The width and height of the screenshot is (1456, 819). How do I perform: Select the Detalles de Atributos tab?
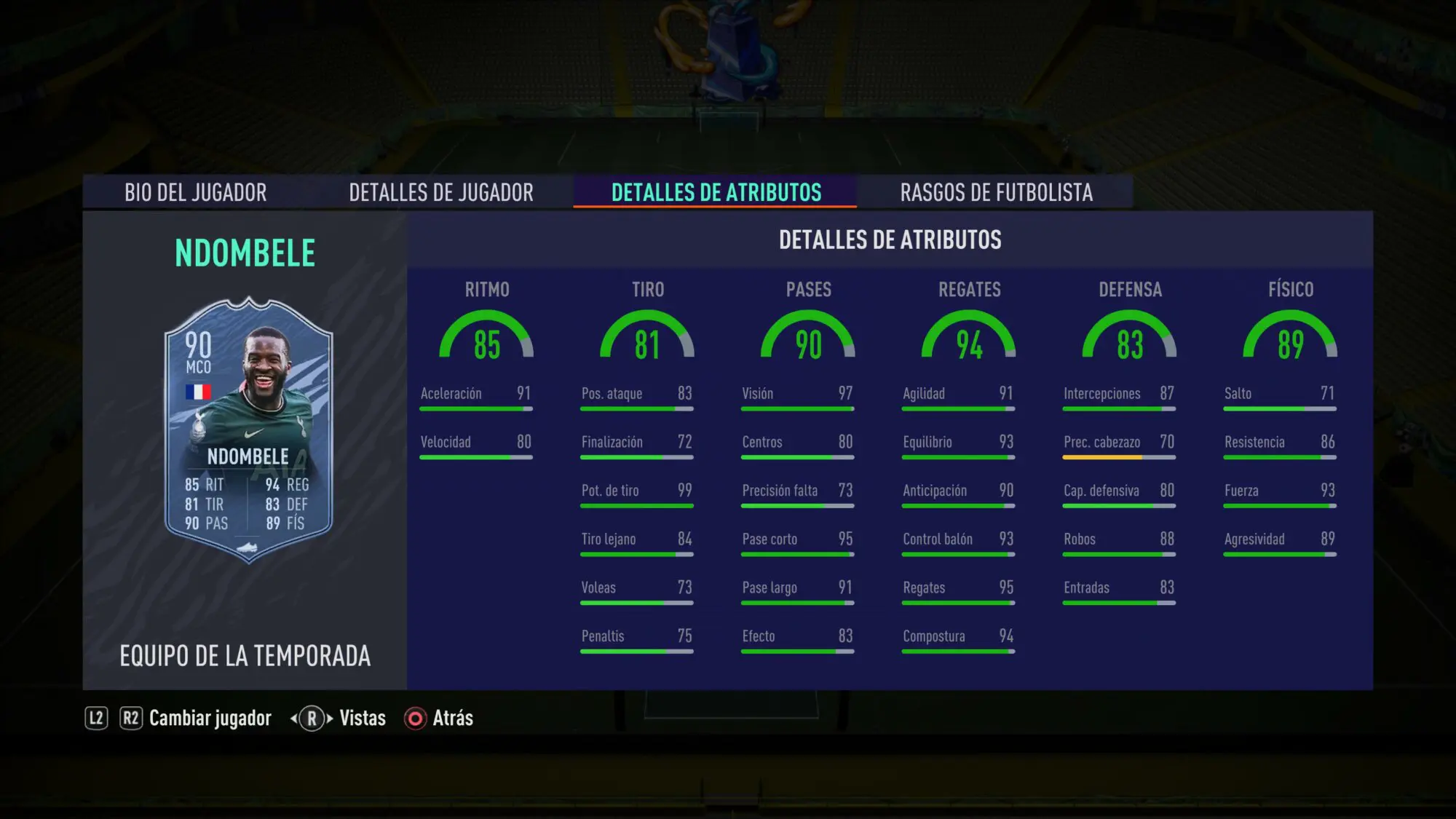(716, 192)
